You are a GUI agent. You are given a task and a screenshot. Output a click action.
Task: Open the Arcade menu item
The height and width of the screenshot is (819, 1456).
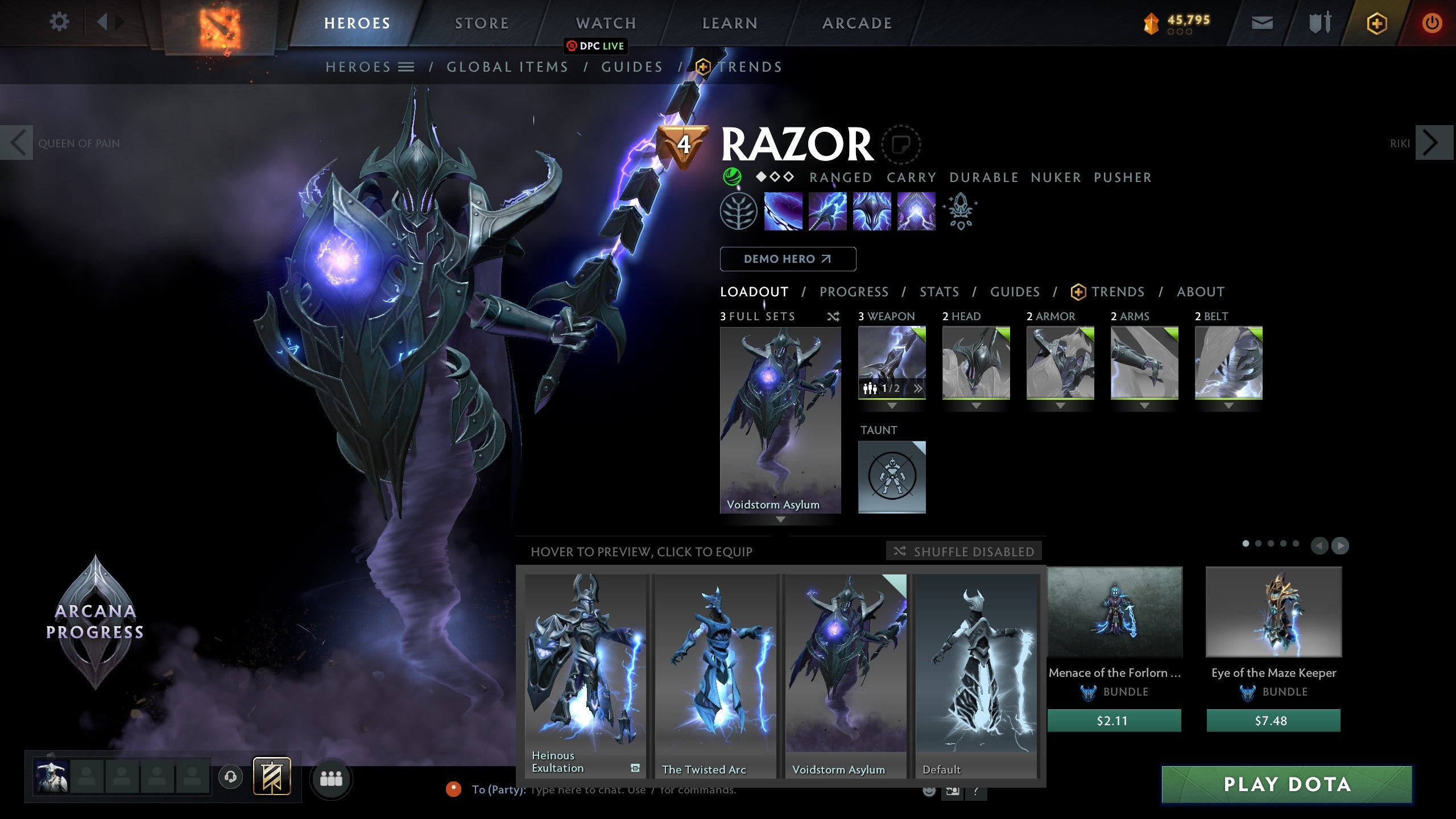coord(857,23)
